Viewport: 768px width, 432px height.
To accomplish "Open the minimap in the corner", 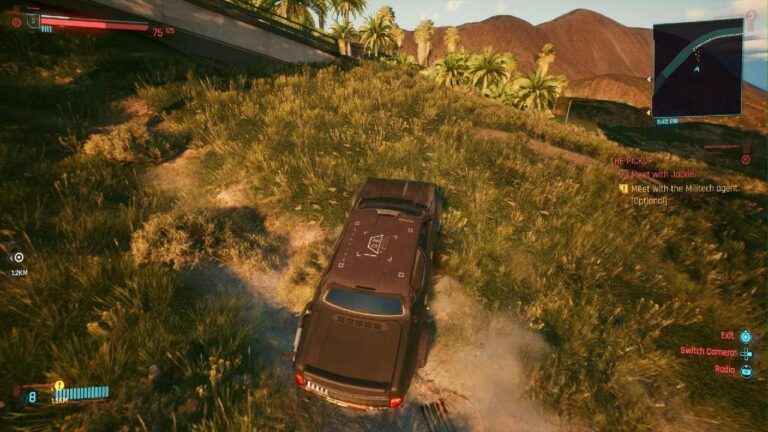I will pos(697,68).
